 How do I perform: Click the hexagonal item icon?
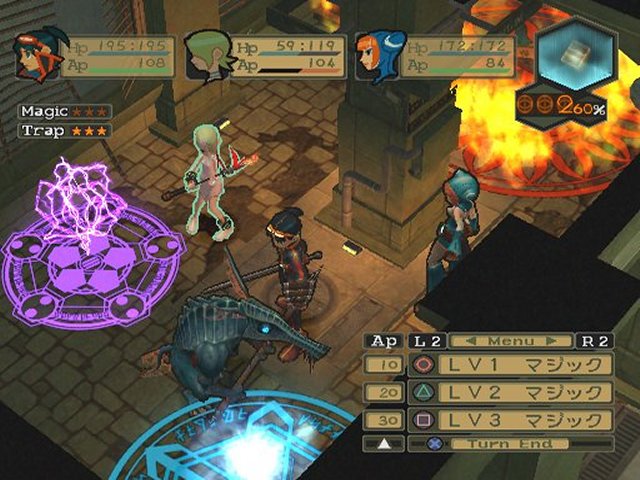(574, 57)
